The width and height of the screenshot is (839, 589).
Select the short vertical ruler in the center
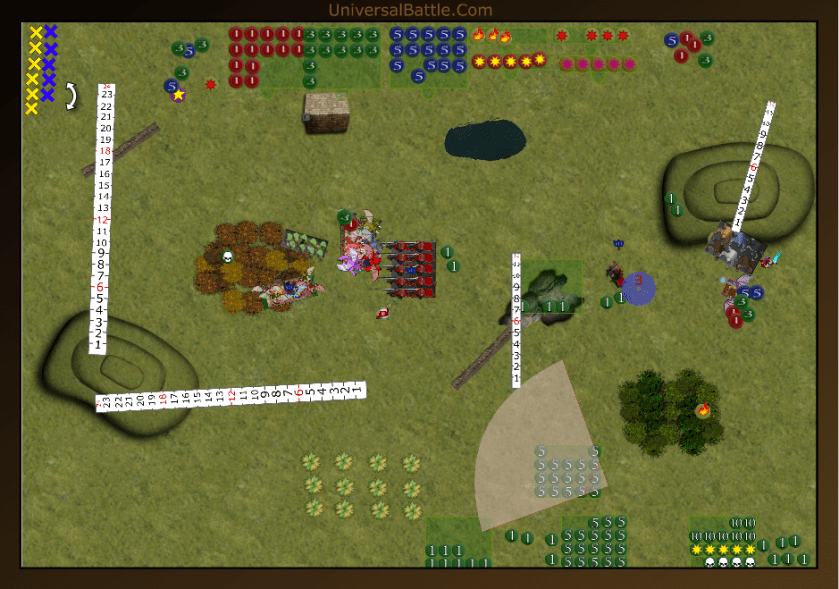[516, 320]
